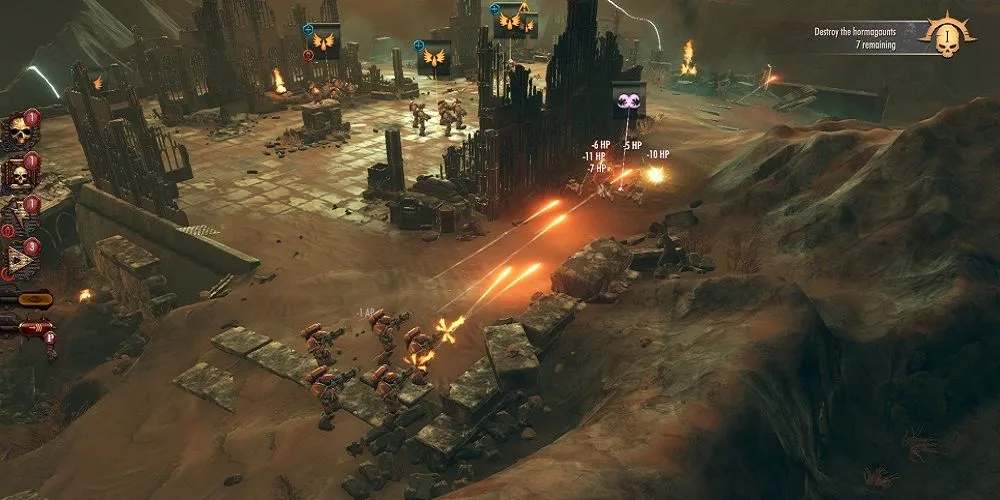This screenshot has width=1000, height=500.
Task: Select the winged squad banner with red badge
Action: click(x=325, y=41)
